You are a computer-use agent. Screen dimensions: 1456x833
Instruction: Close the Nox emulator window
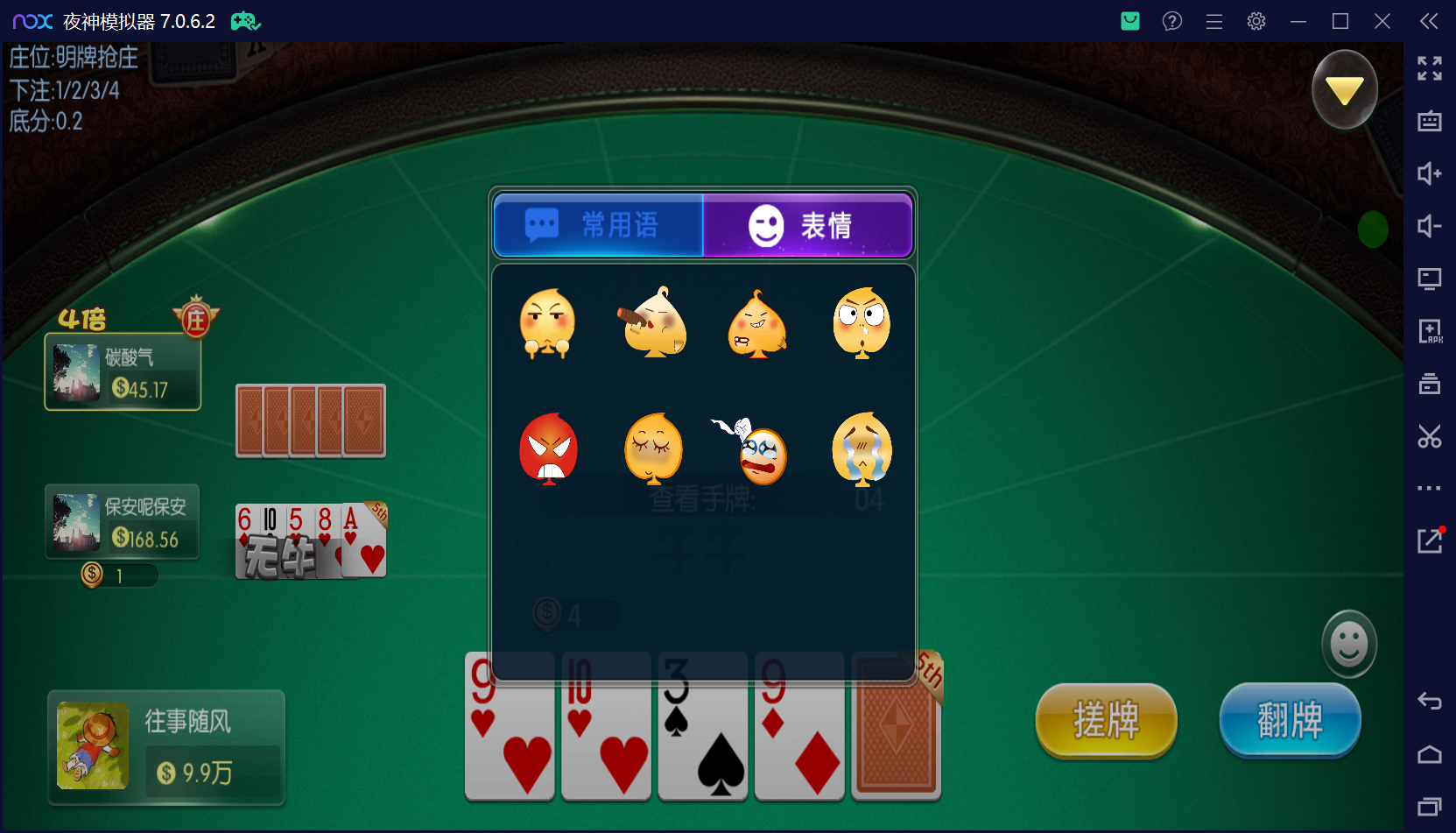(1382, 21)
